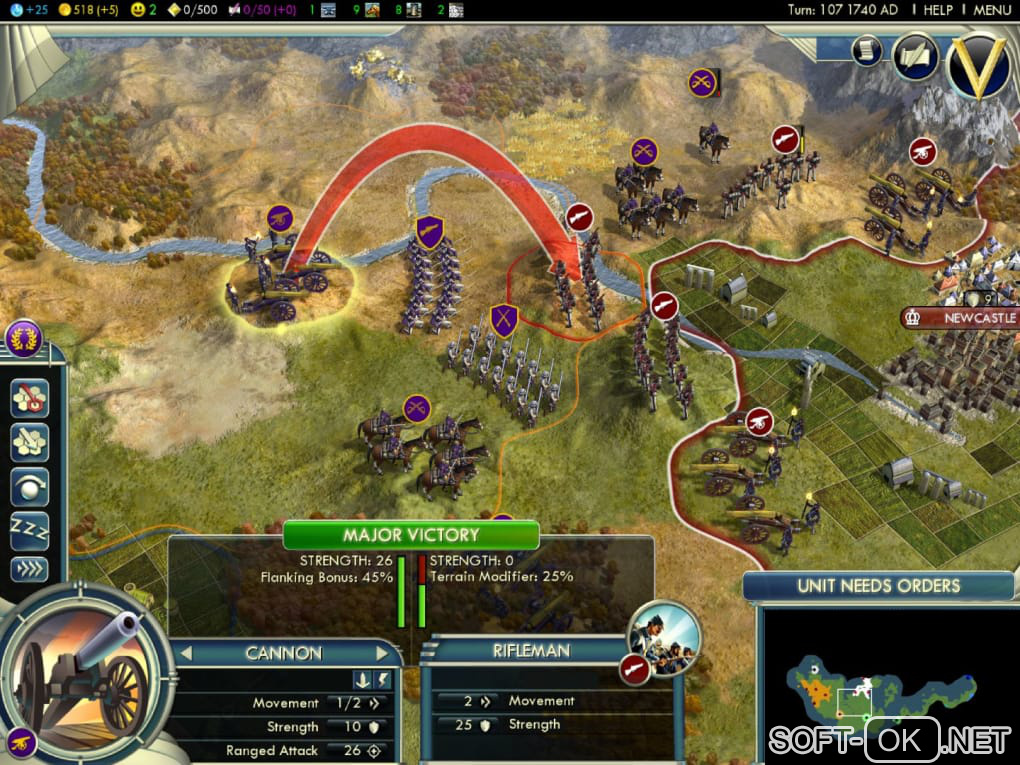Screen dimensions: 1020x765
Task: Cycle to next unit with right arrow
Action: click(x=382, y=653)
